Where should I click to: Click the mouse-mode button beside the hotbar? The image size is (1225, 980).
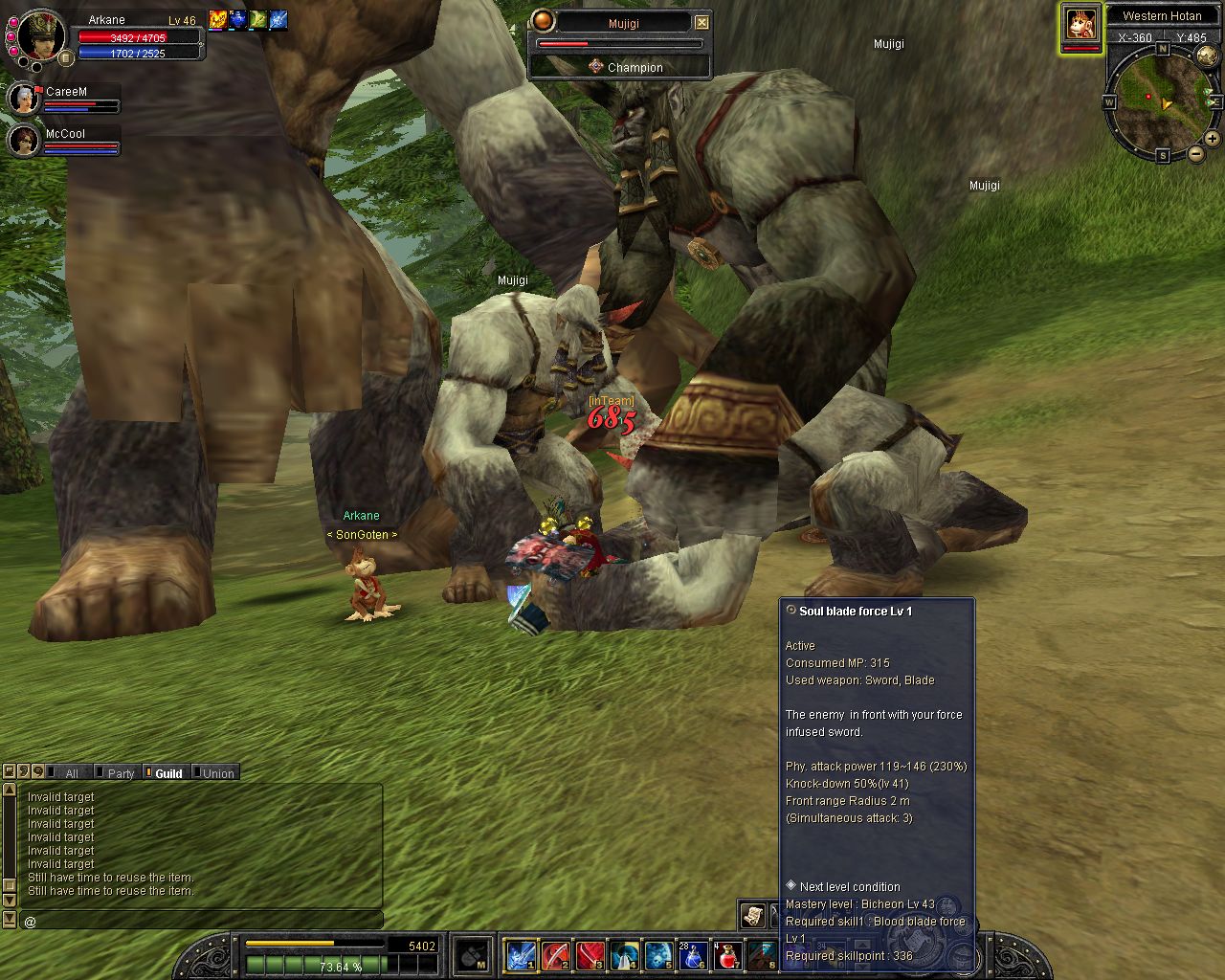tap(472, 955)
